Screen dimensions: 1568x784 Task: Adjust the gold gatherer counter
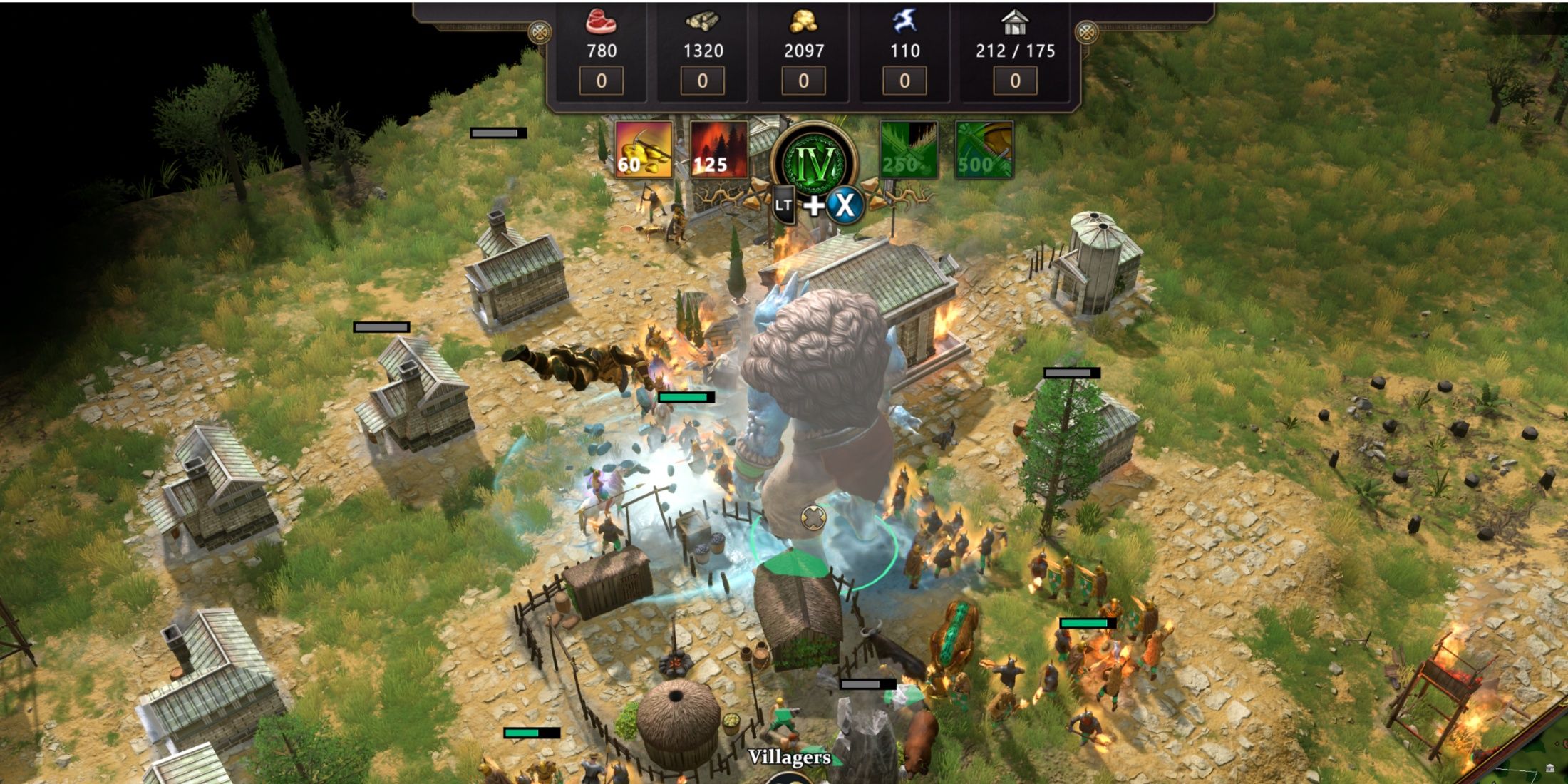pyautogui.click(x=803, y=81)
